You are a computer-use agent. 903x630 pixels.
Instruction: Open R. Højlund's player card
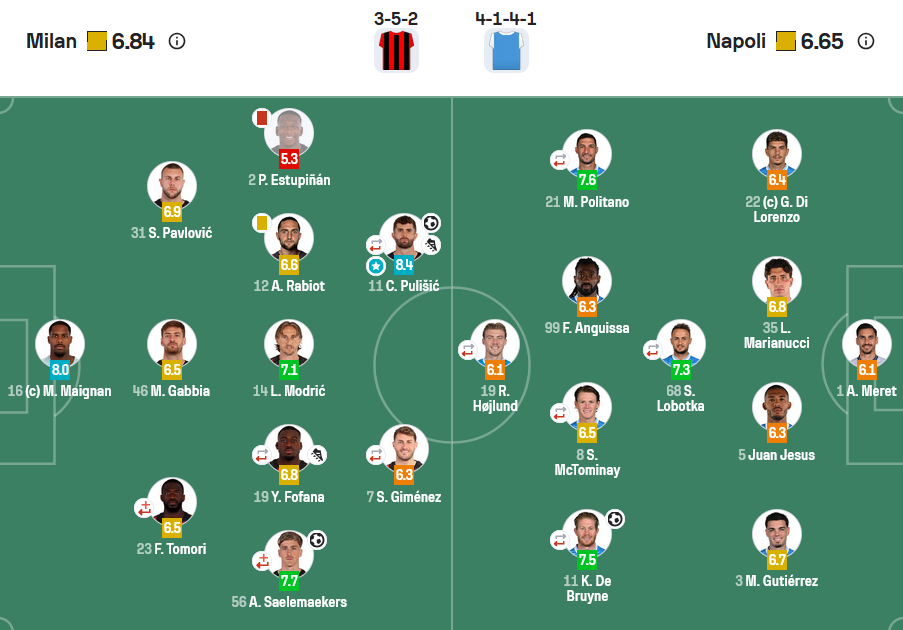[495, 344]
